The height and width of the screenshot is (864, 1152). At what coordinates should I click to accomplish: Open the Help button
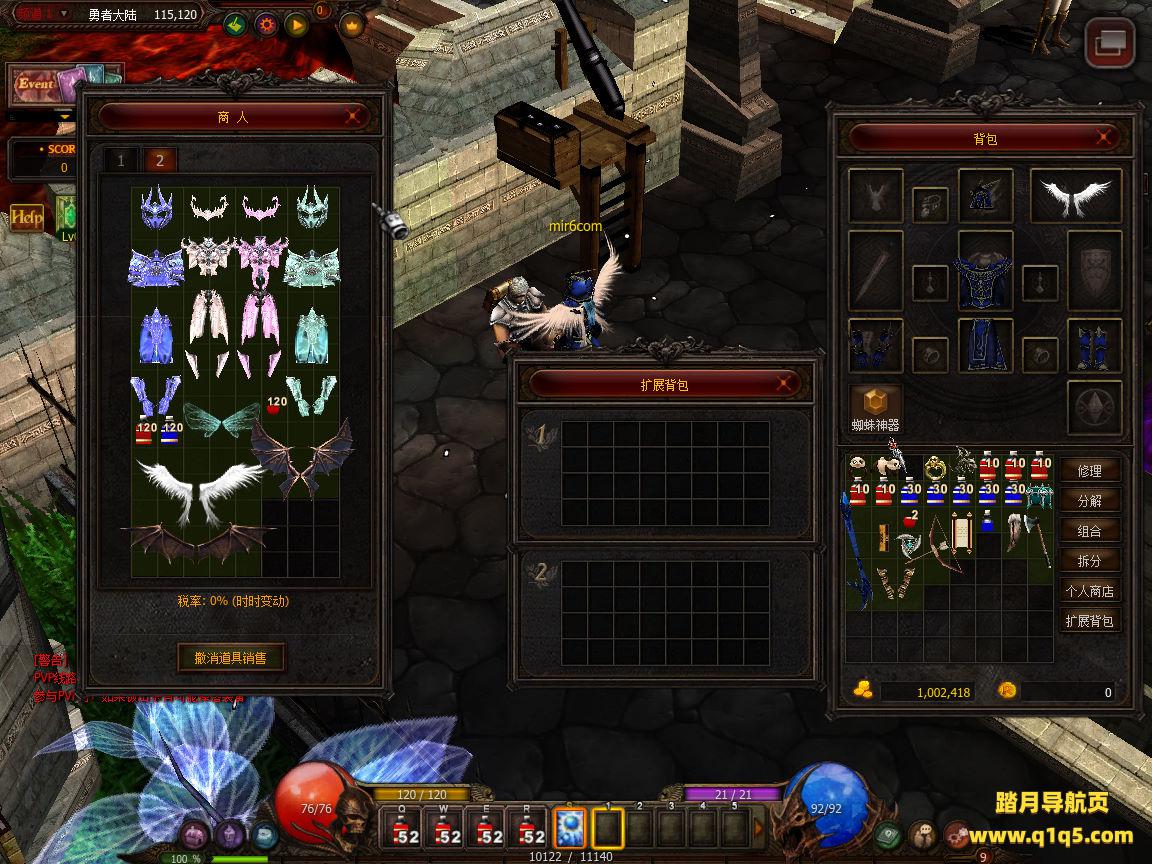27,217
